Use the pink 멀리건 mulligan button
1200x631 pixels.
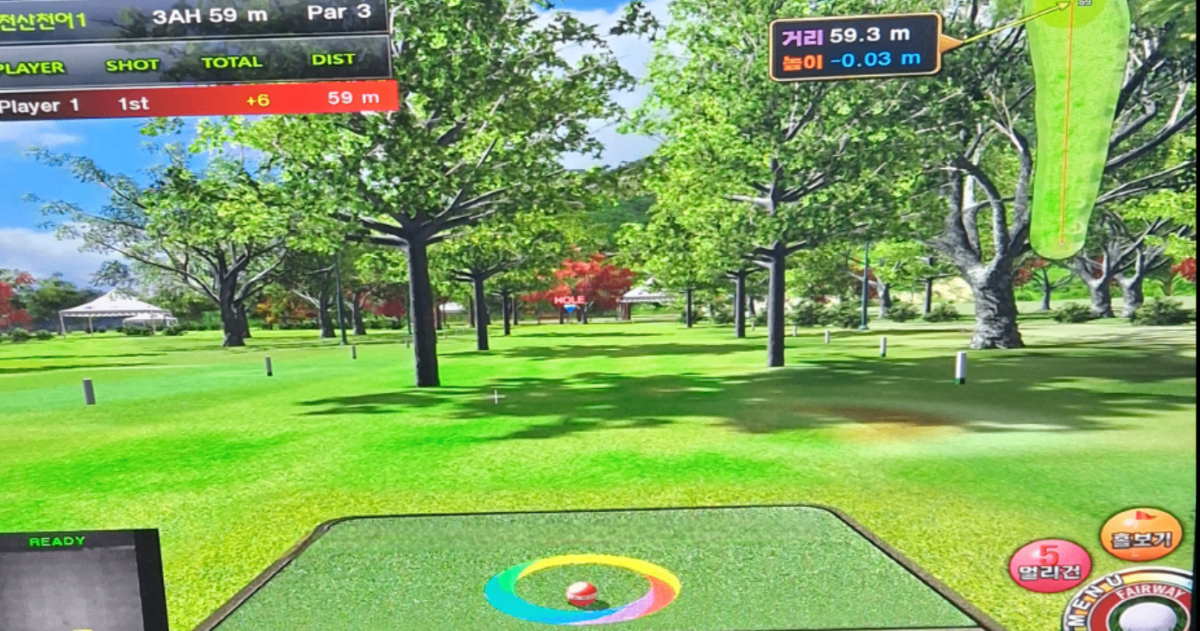1049,565
